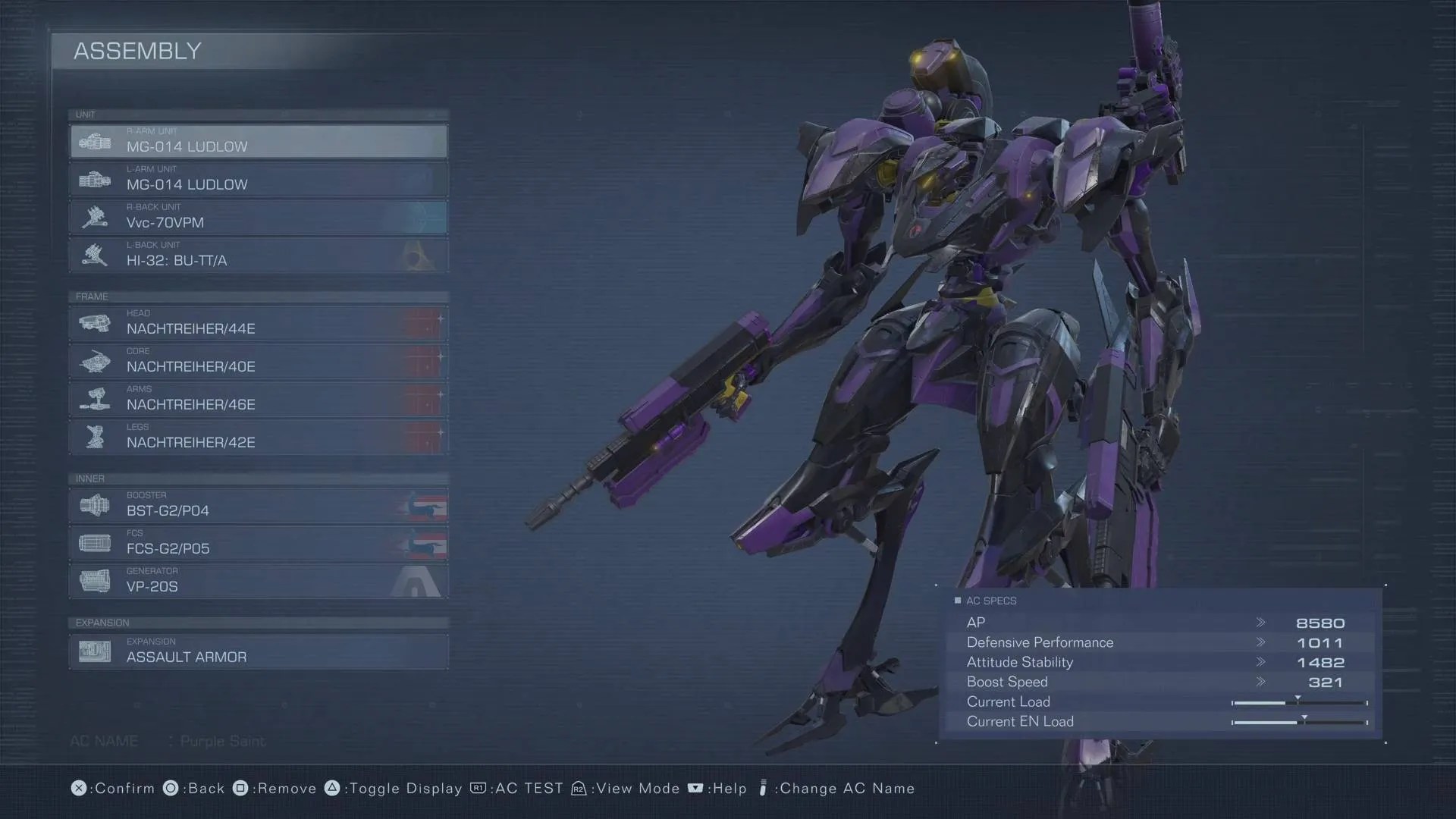Choose the CORE NACHTREIHER/40E part
The image size is (1456, 819).
click(x=258, y=362)
